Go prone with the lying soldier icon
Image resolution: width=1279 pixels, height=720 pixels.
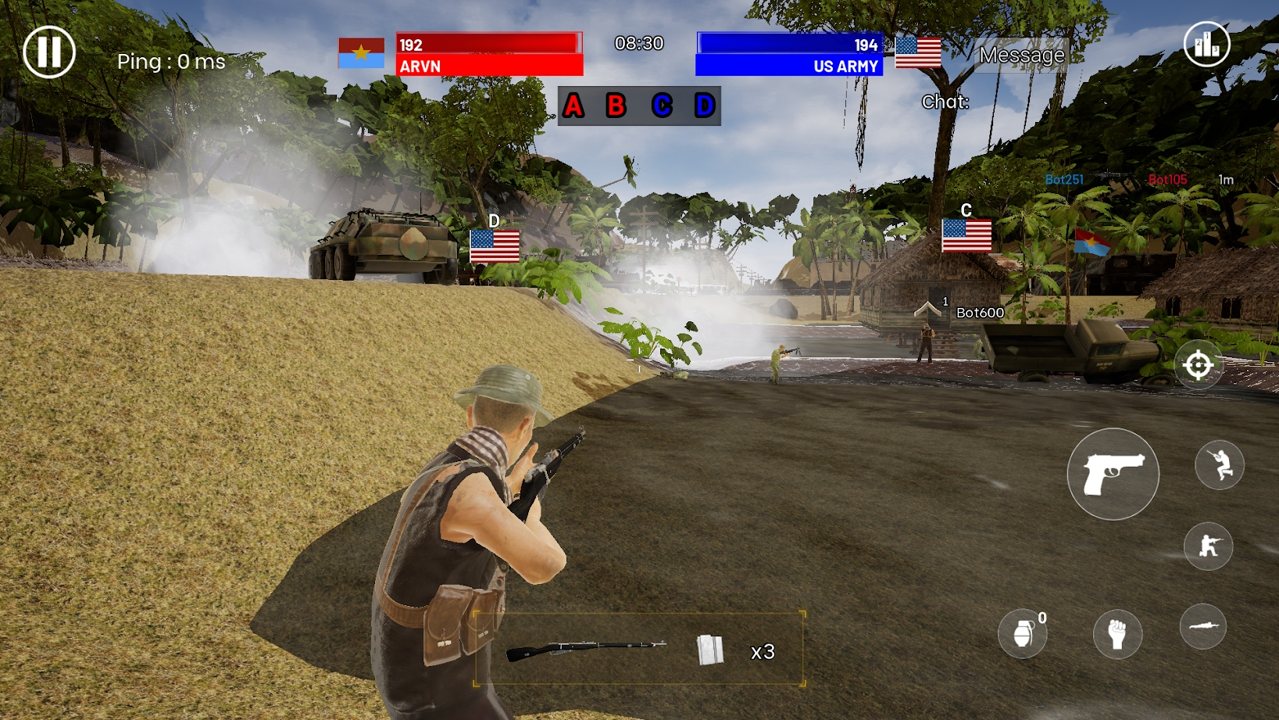[x=1204, y=626]
